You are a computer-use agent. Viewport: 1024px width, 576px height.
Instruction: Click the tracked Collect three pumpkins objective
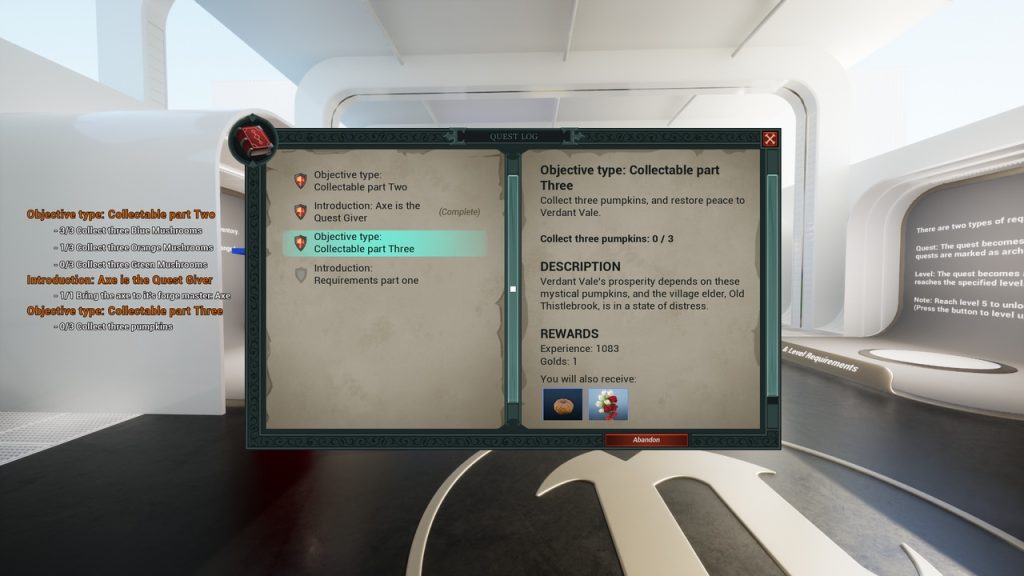pyautogui.click(x=115, y=327)
